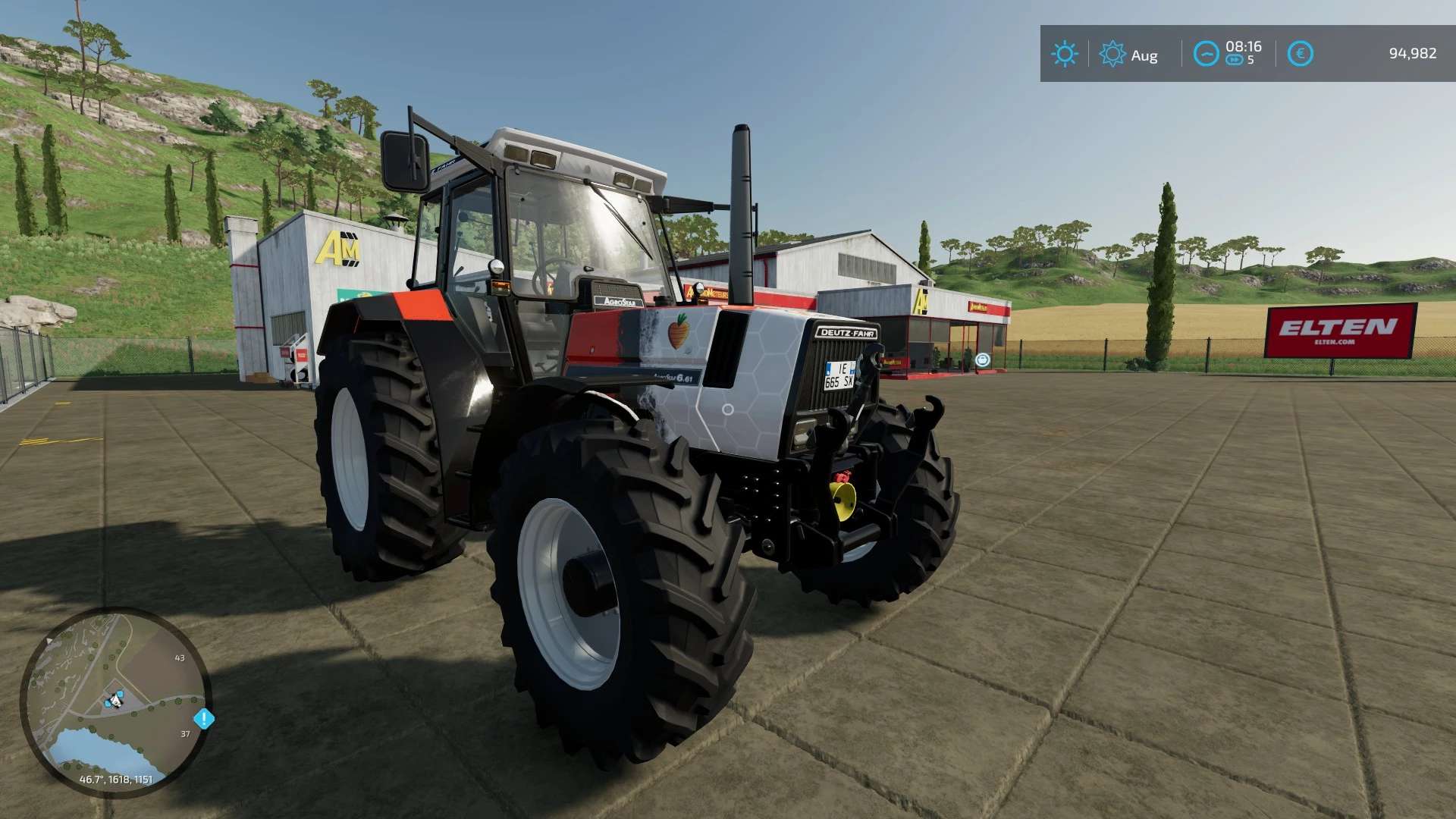Click the fast-forward timescale icon showing 5
The image size is (1456, 819).
pos(1233,61)
